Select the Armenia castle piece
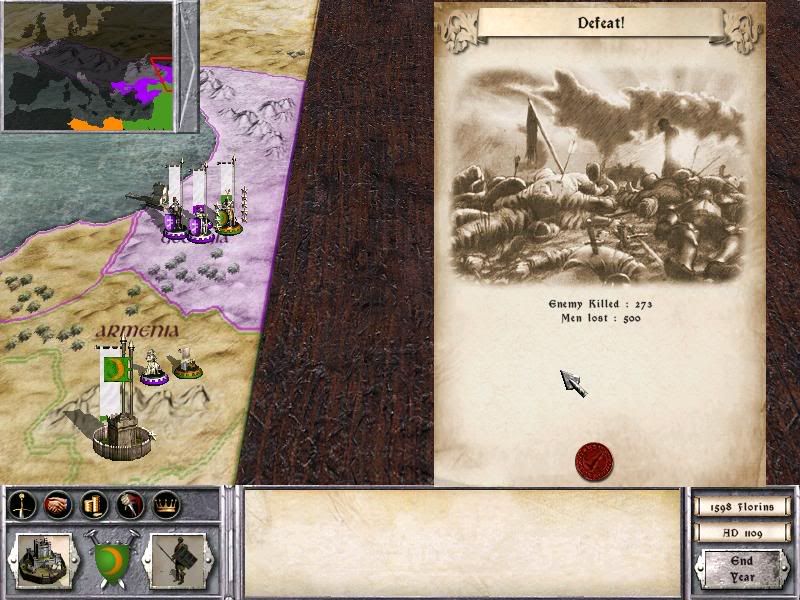800x600 pixels. 121,430
